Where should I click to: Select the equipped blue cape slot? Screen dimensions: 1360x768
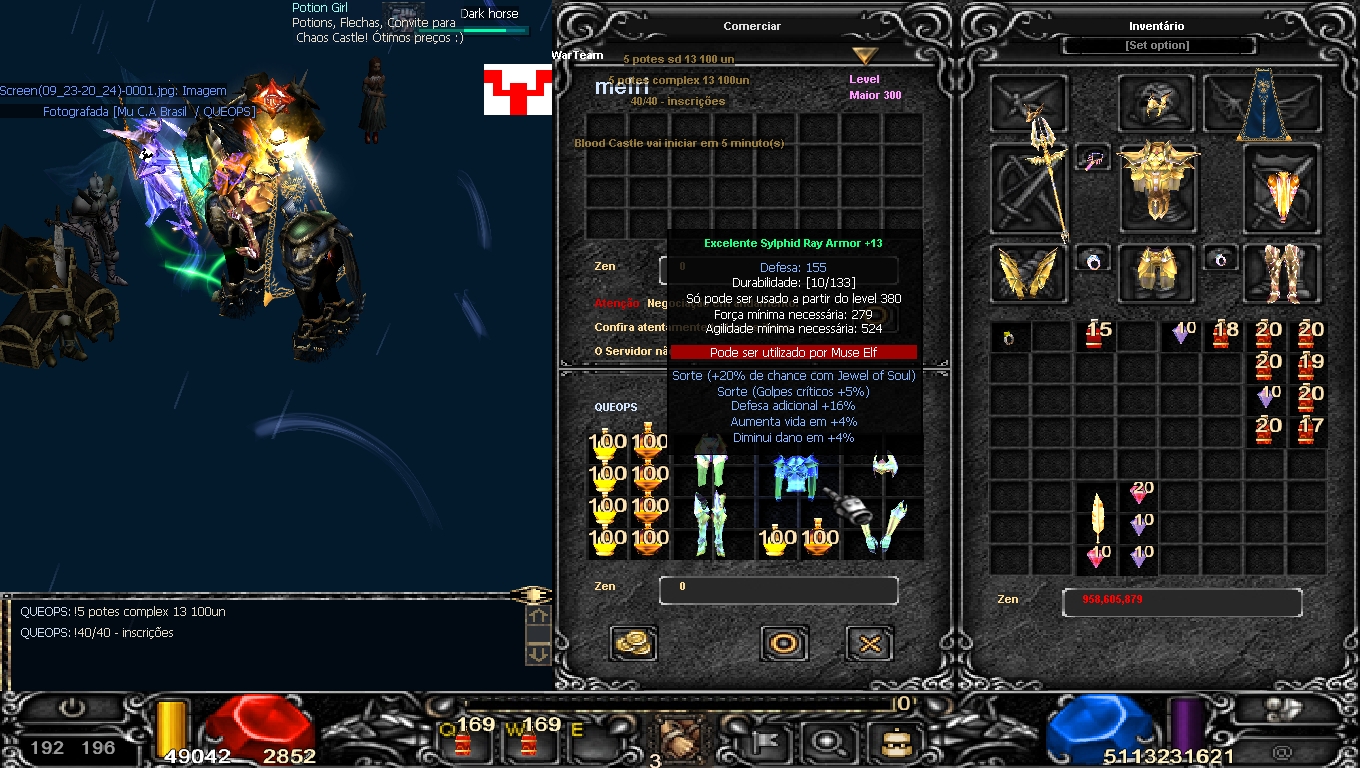1262,104
